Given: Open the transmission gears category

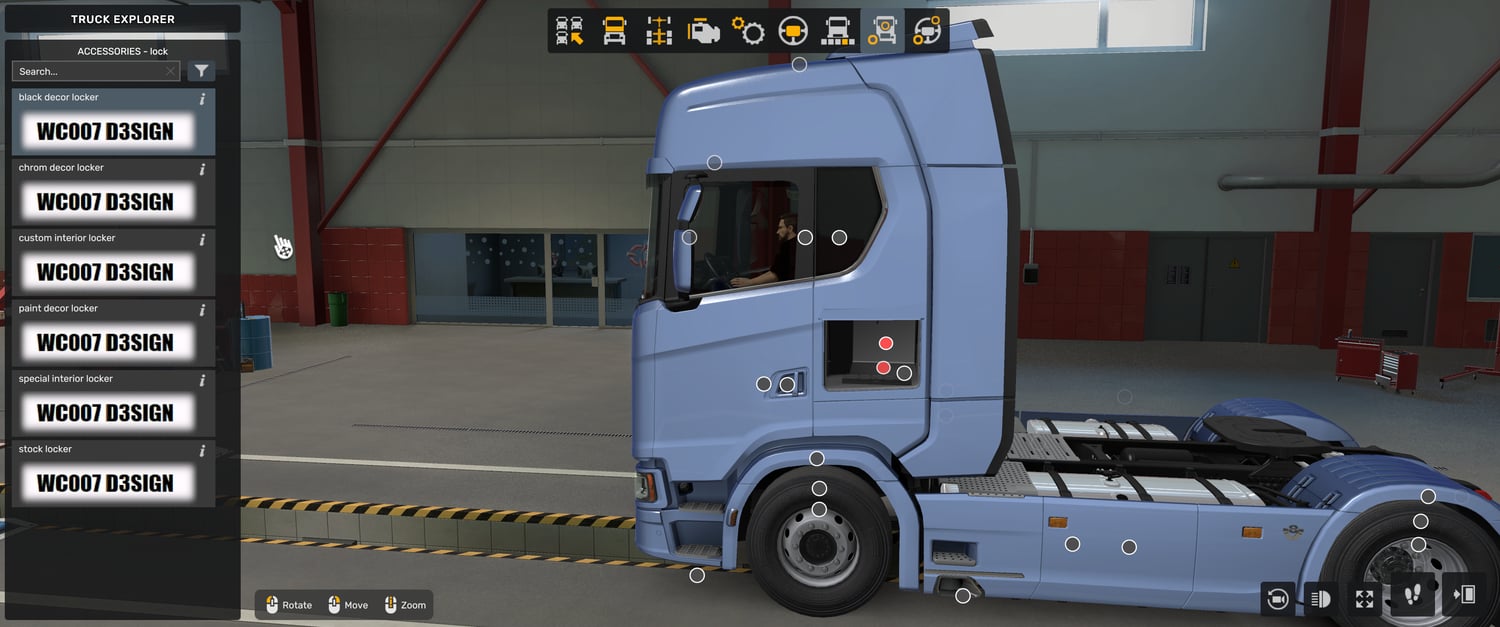Looking at the screenshot, I should tap(748, 31).
